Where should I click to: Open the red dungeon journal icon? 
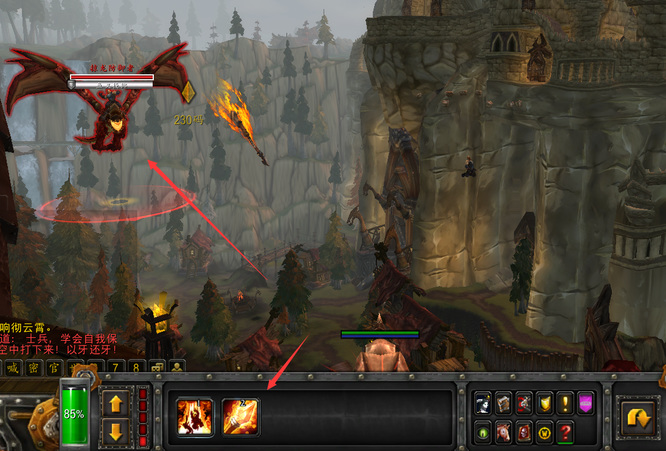point(524,433)
